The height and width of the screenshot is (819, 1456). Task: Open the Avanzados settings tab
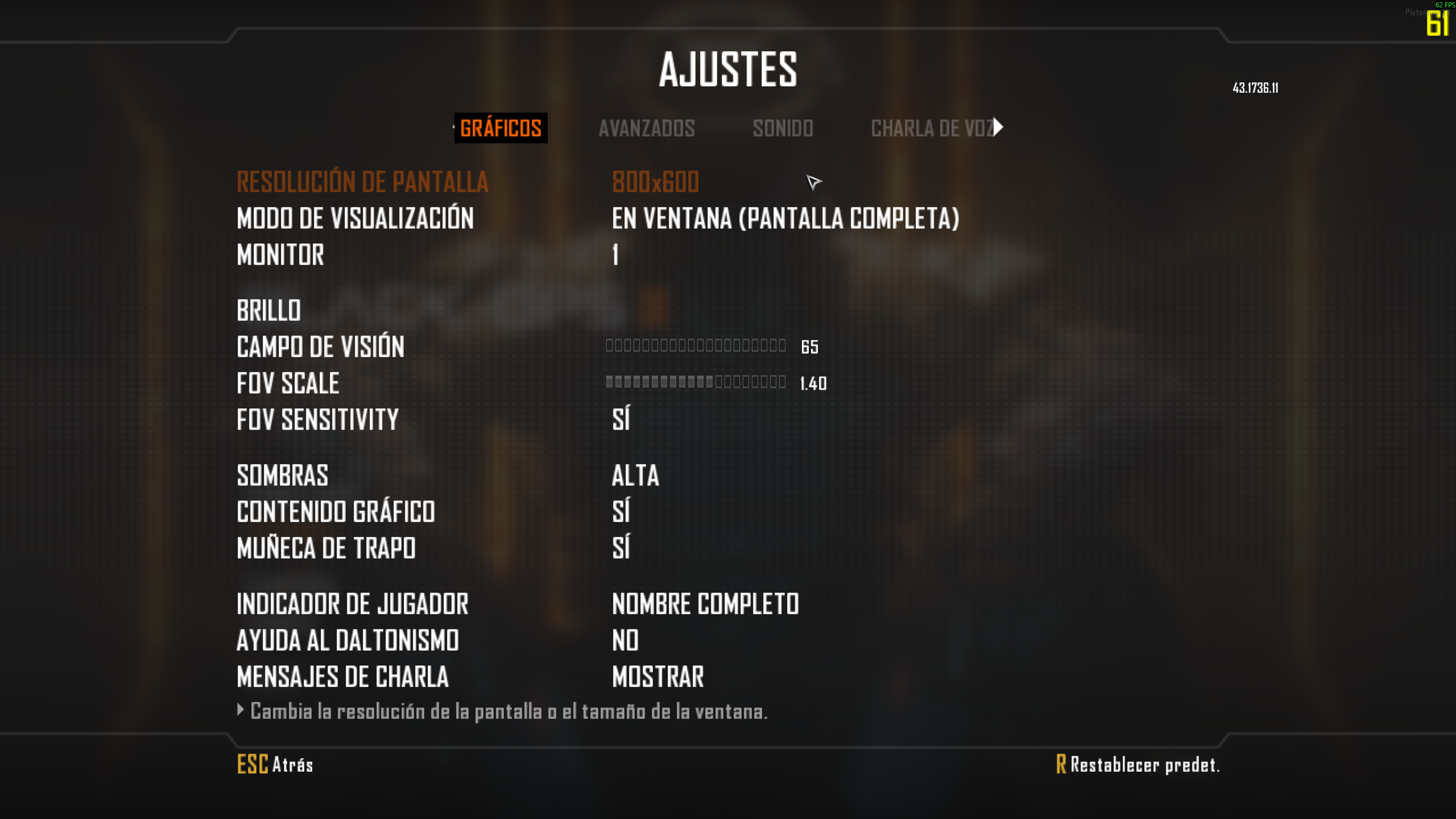647,128
